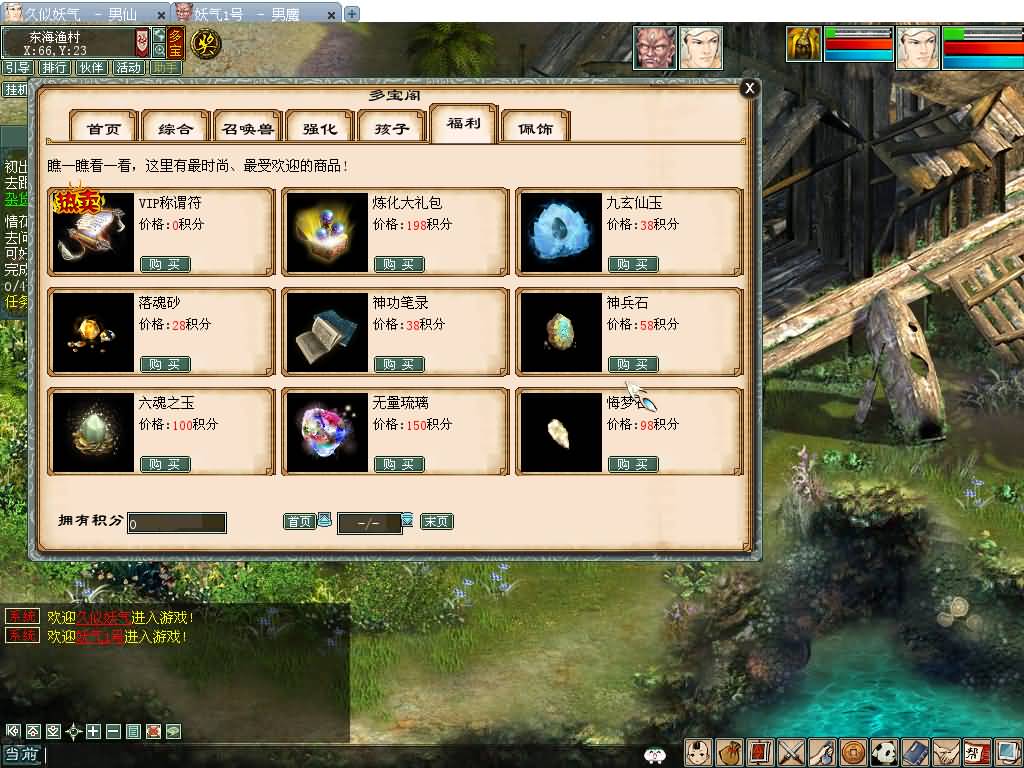This screenshot has width=1024, height=768.
Task: Select the 强化 category tab
Action: coord(320,128)
